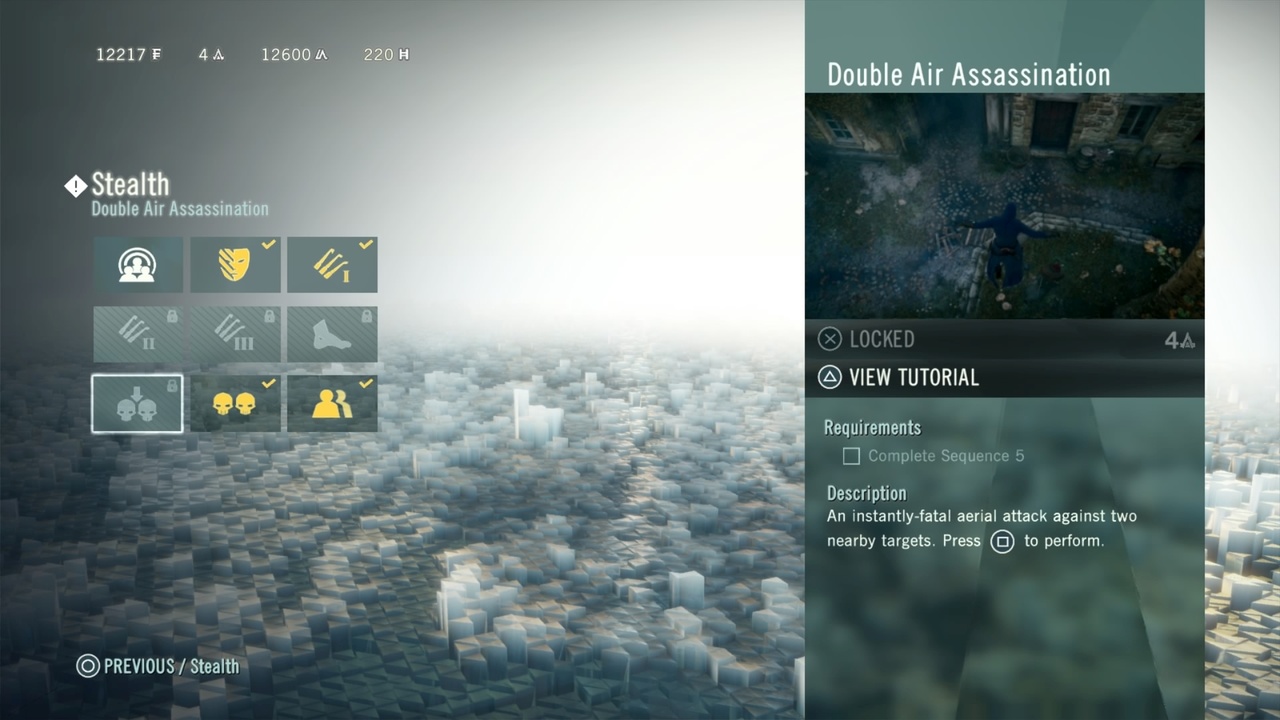Toggle the Complete Sequence 5 requirement checkbox
The height and width of the screenshot is (720, 1280).
point(851,456)
